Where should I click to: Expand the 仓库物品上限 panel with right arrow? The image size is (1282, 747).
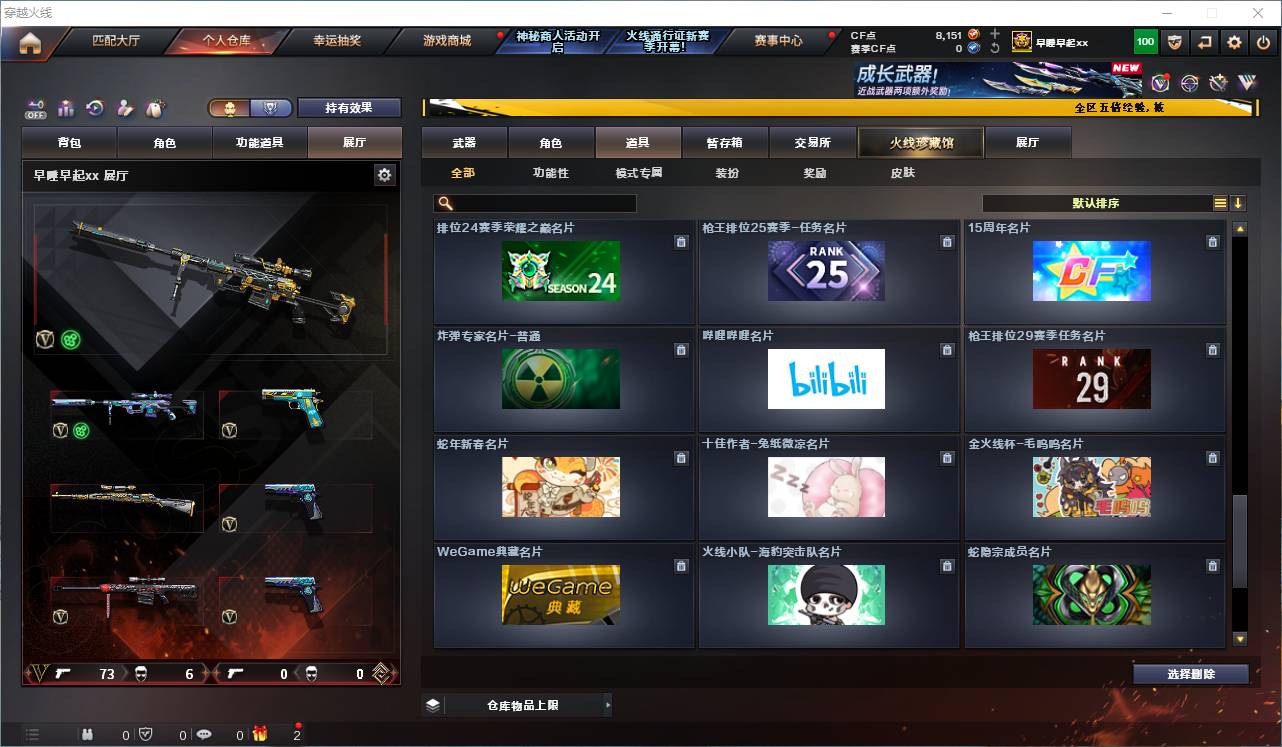[x=608, y=705]
